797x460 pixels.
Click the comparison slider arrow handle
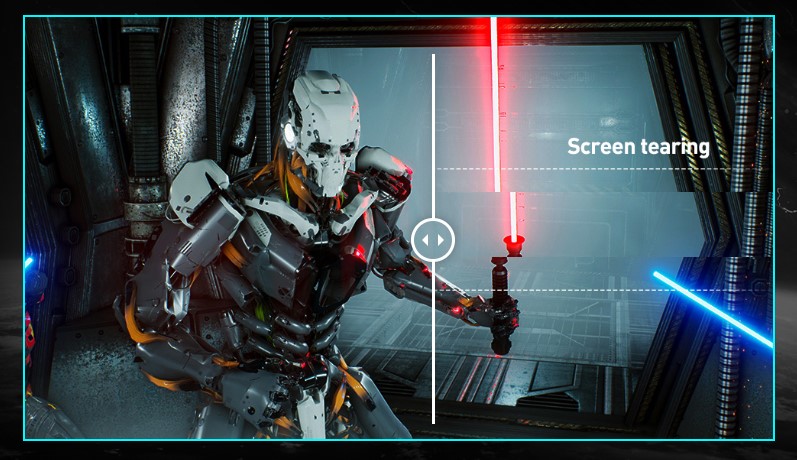pyautogui.click(x=433, y=240)
